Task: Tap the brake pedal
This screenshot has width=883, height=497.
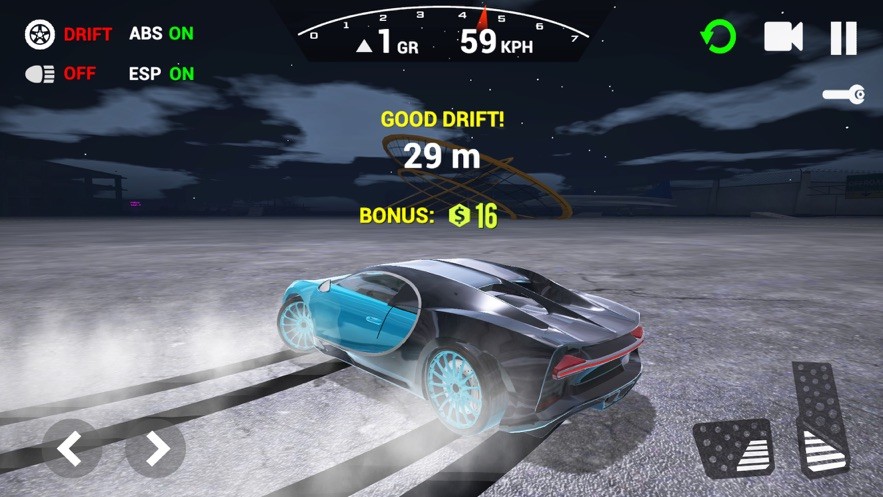Action: tap(732, 449)
